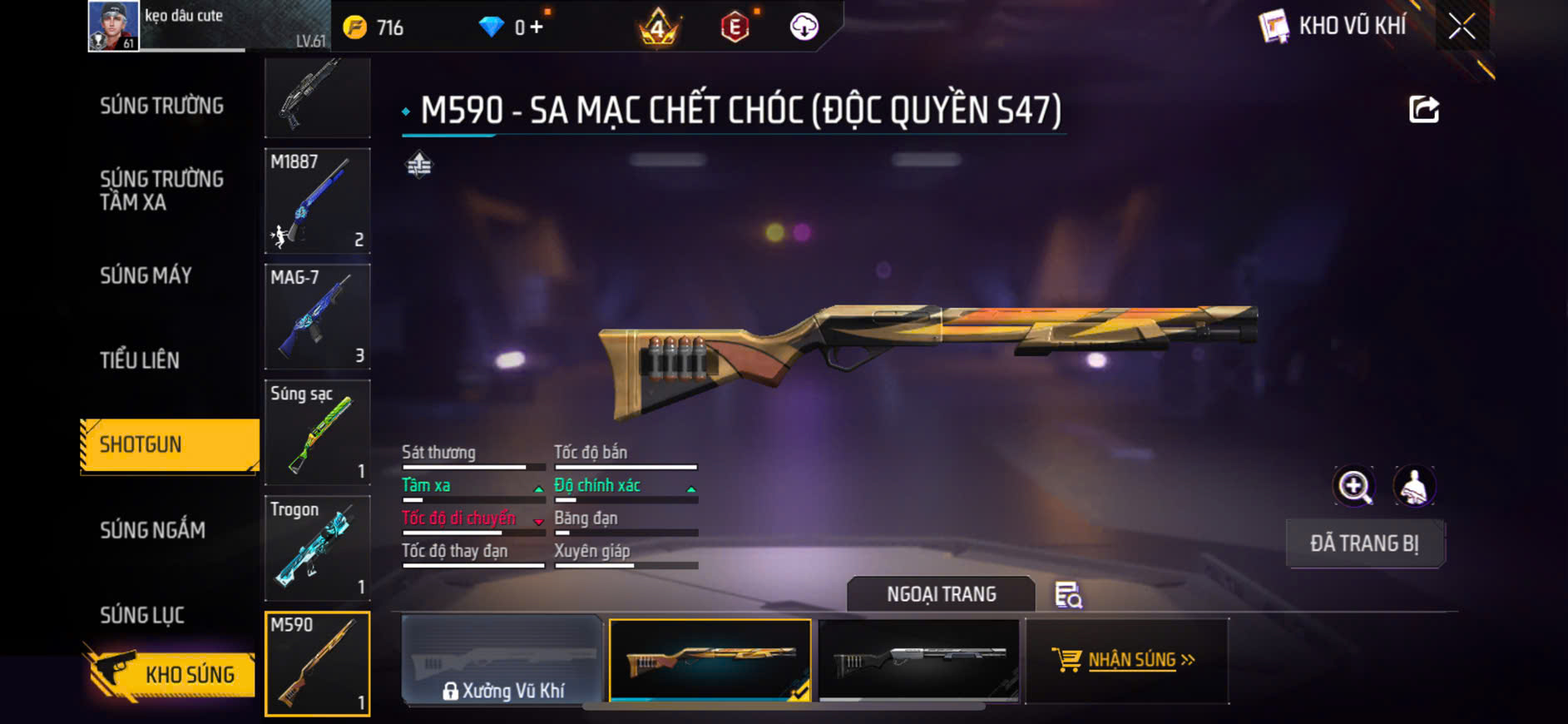Close the weapon vault screen
Image resolution: width=1568 pixels, height=724 pixels.
coord(1462,27)
